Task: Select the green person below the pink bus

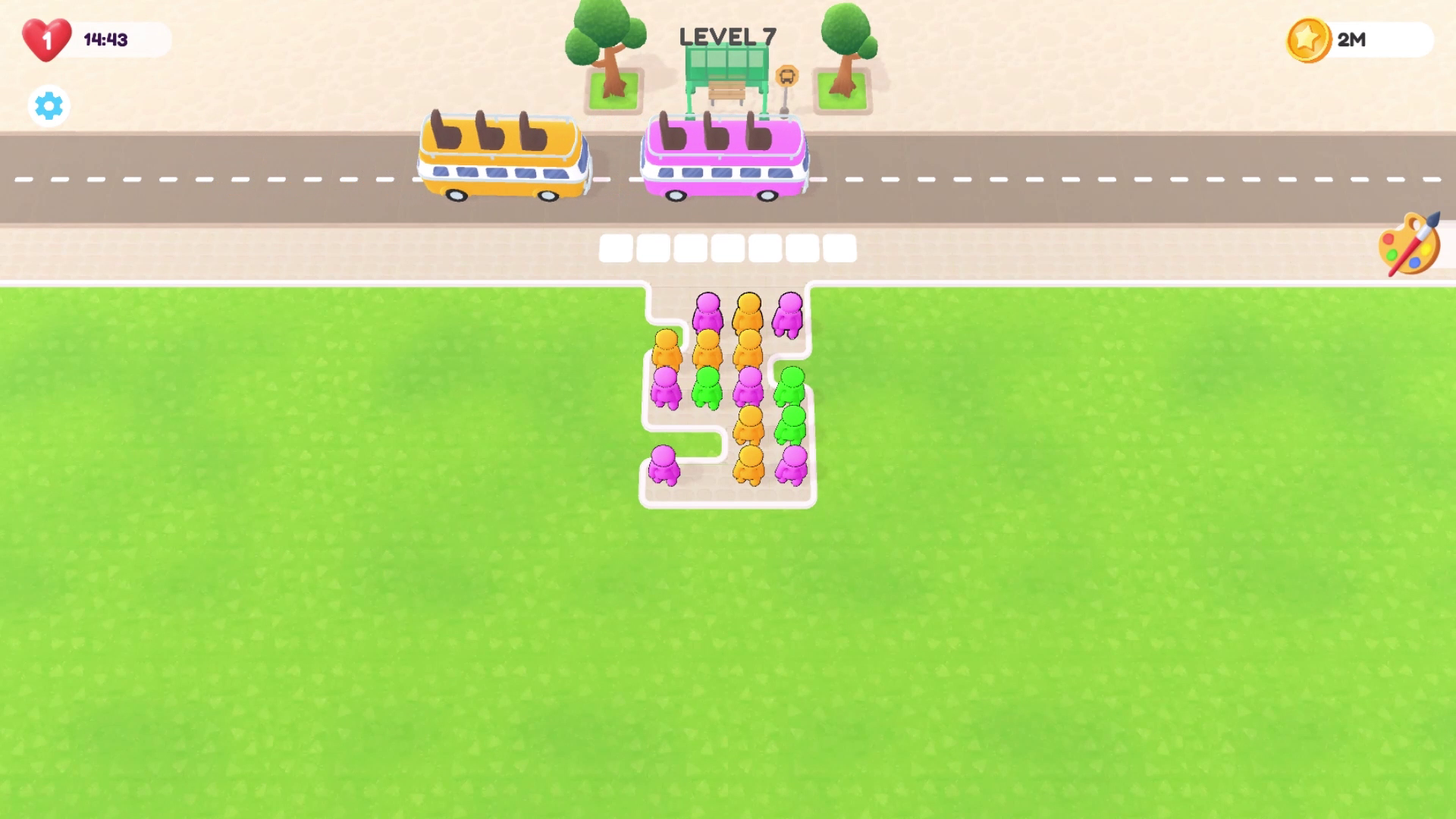Action: tap(790, 387)
